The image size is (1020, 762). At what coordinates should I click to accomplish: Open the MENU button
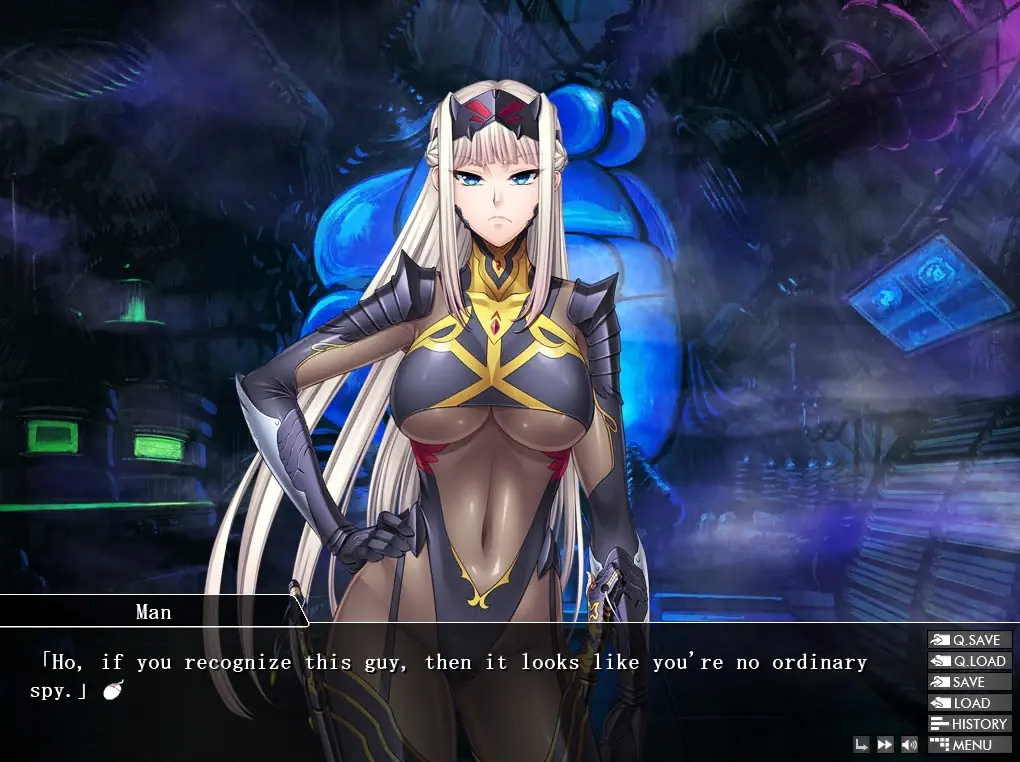(969, 745)
